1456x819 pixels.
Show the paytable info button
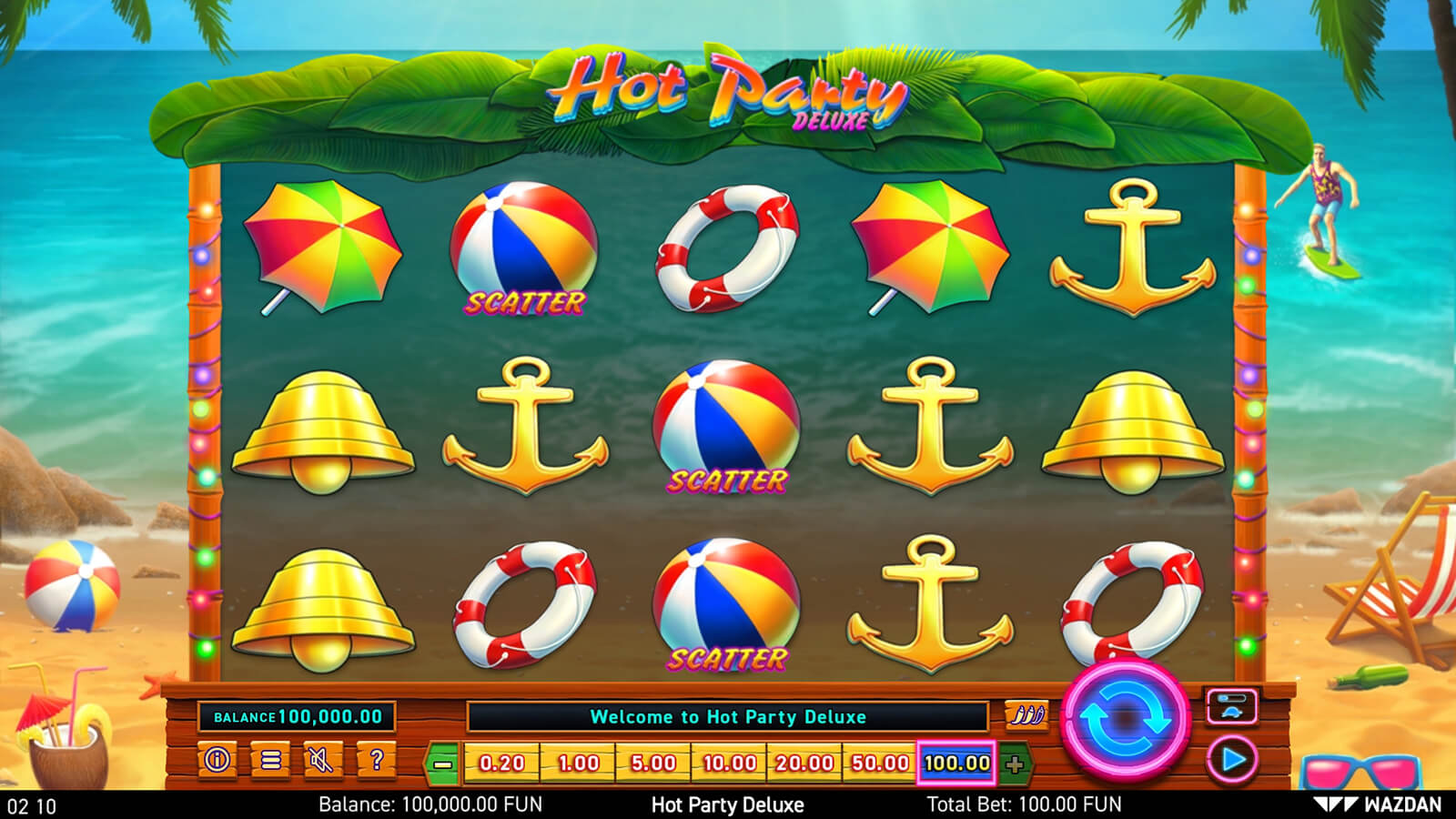pos(217,759)
